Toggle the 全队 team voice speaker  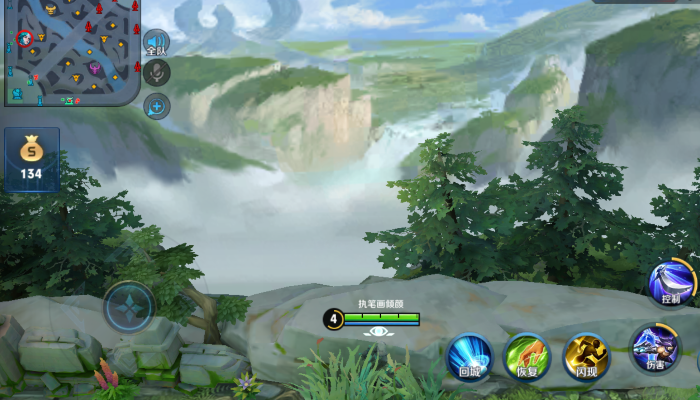point(156,41)
